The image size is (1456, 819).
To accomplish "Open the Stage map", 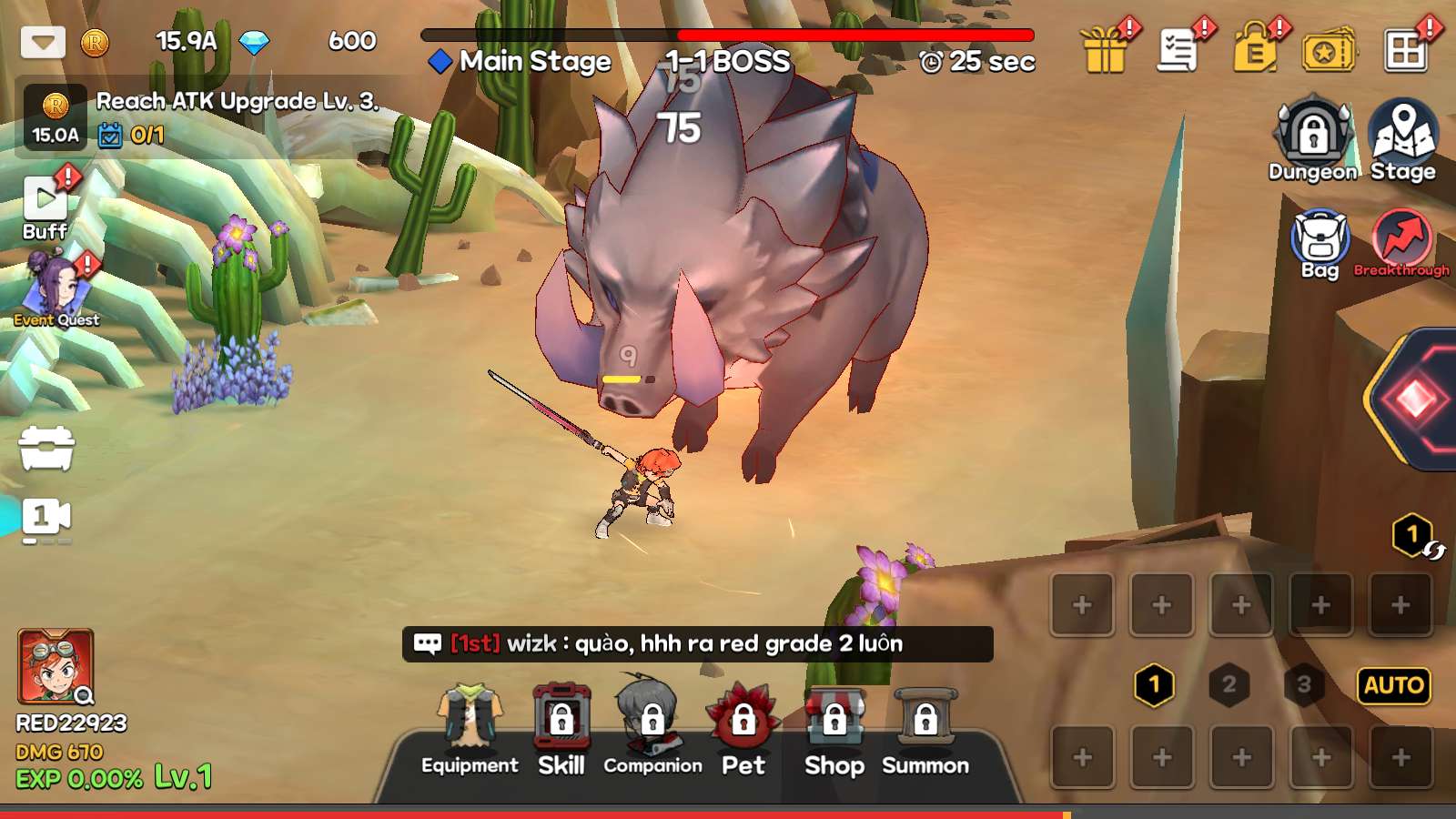I will [x=1402, y=141].
